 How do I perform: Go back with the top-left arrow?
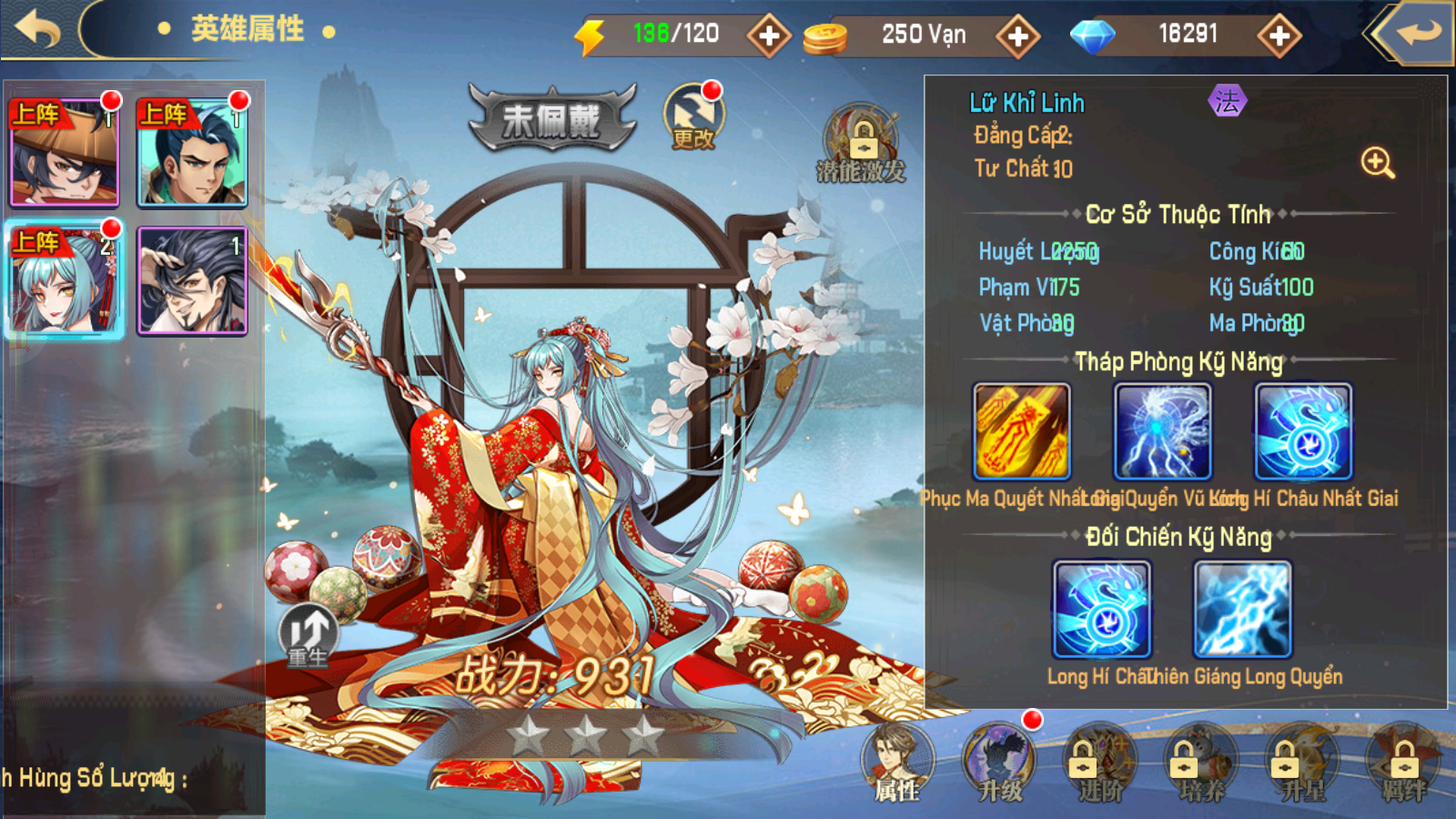point(38,29)
